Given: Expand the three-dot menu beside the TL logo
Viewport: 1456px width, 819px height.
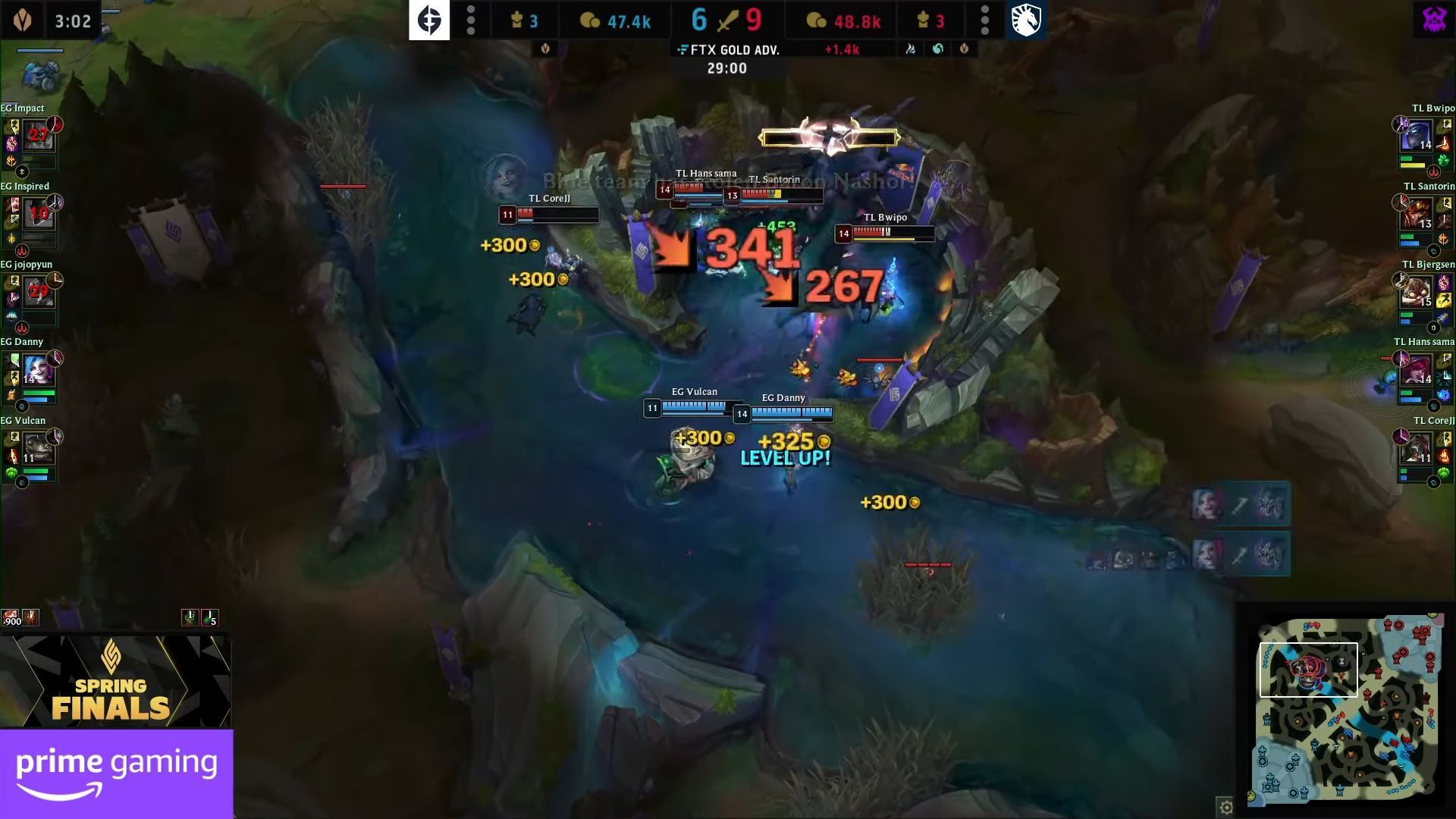Looking at the screenshot, I should [x=986, y=20].
